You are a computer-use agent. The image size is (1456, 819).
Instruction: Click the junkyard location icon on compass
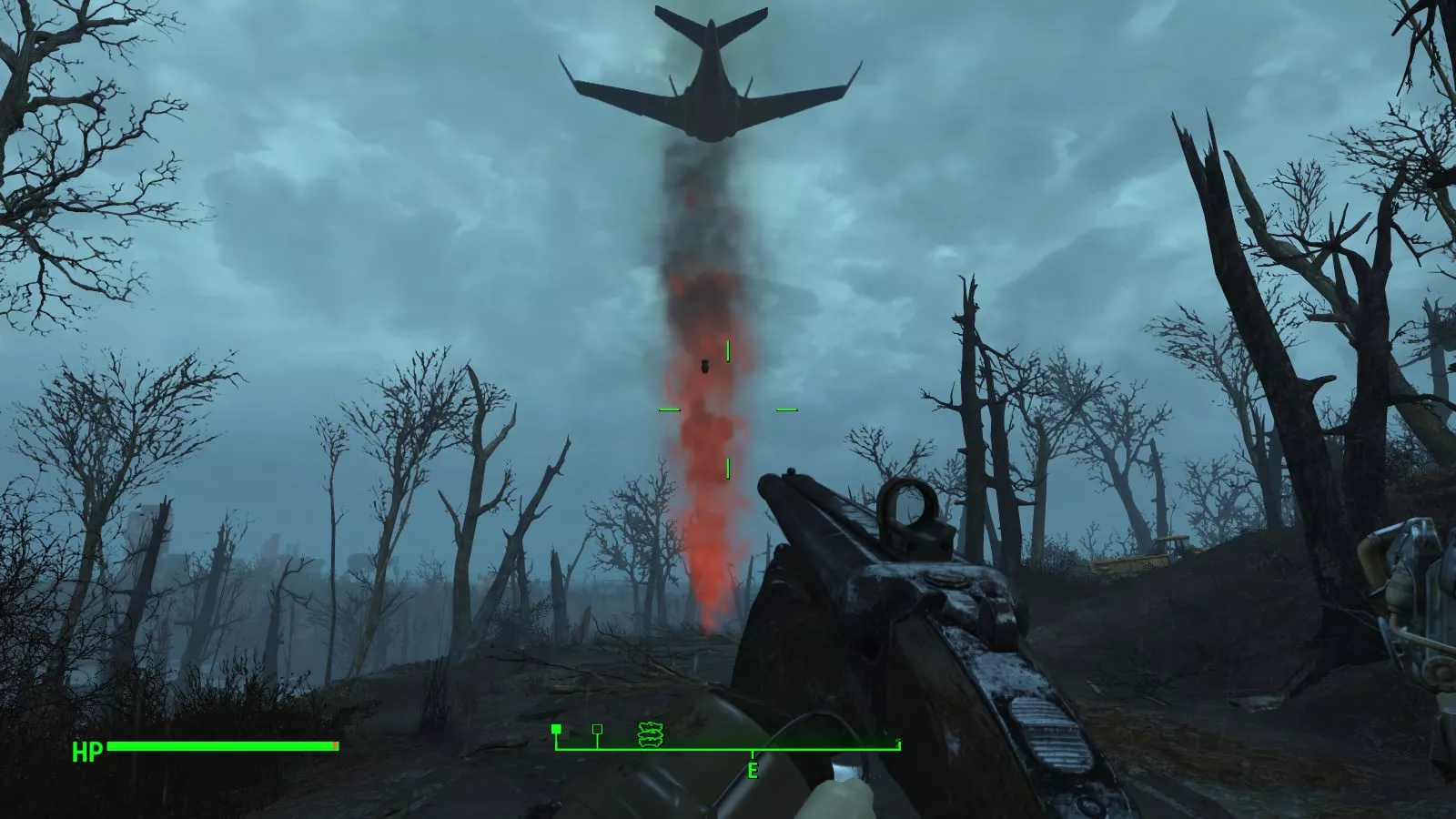coord(649,734)
